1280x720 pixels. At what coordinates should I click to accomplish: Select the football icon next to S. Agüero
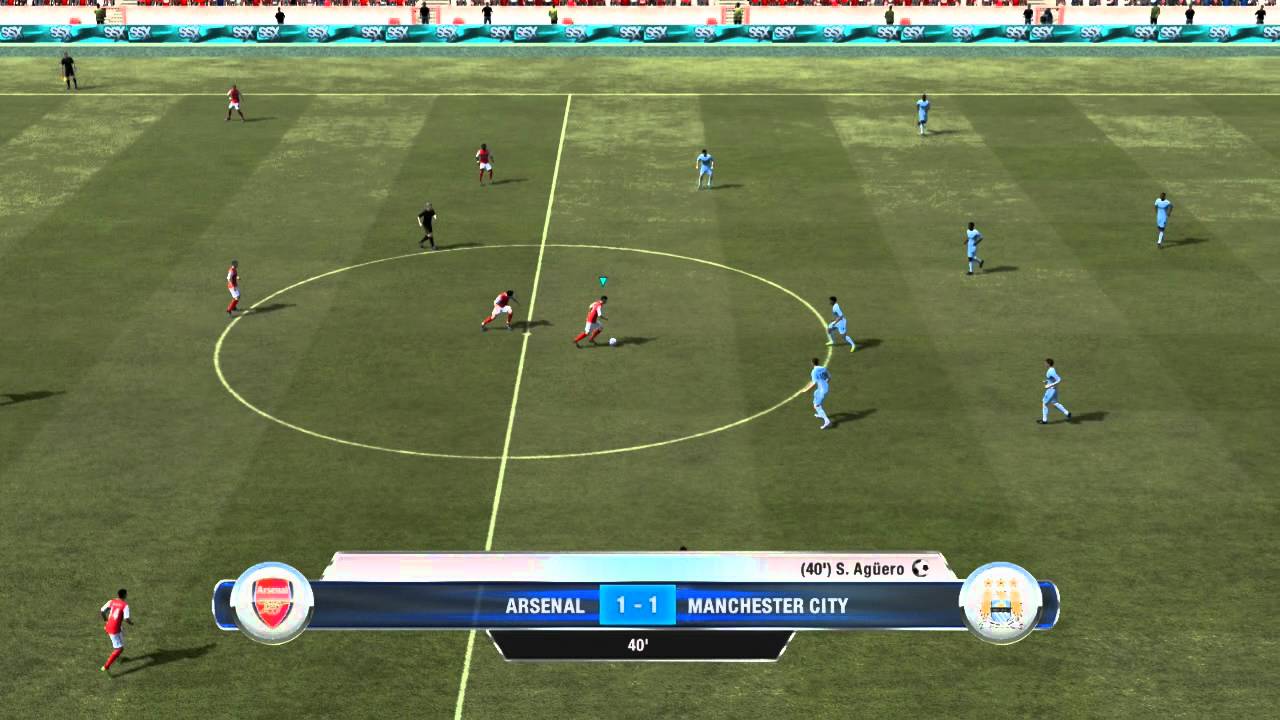pyautogui.click(x=922, y=568)
